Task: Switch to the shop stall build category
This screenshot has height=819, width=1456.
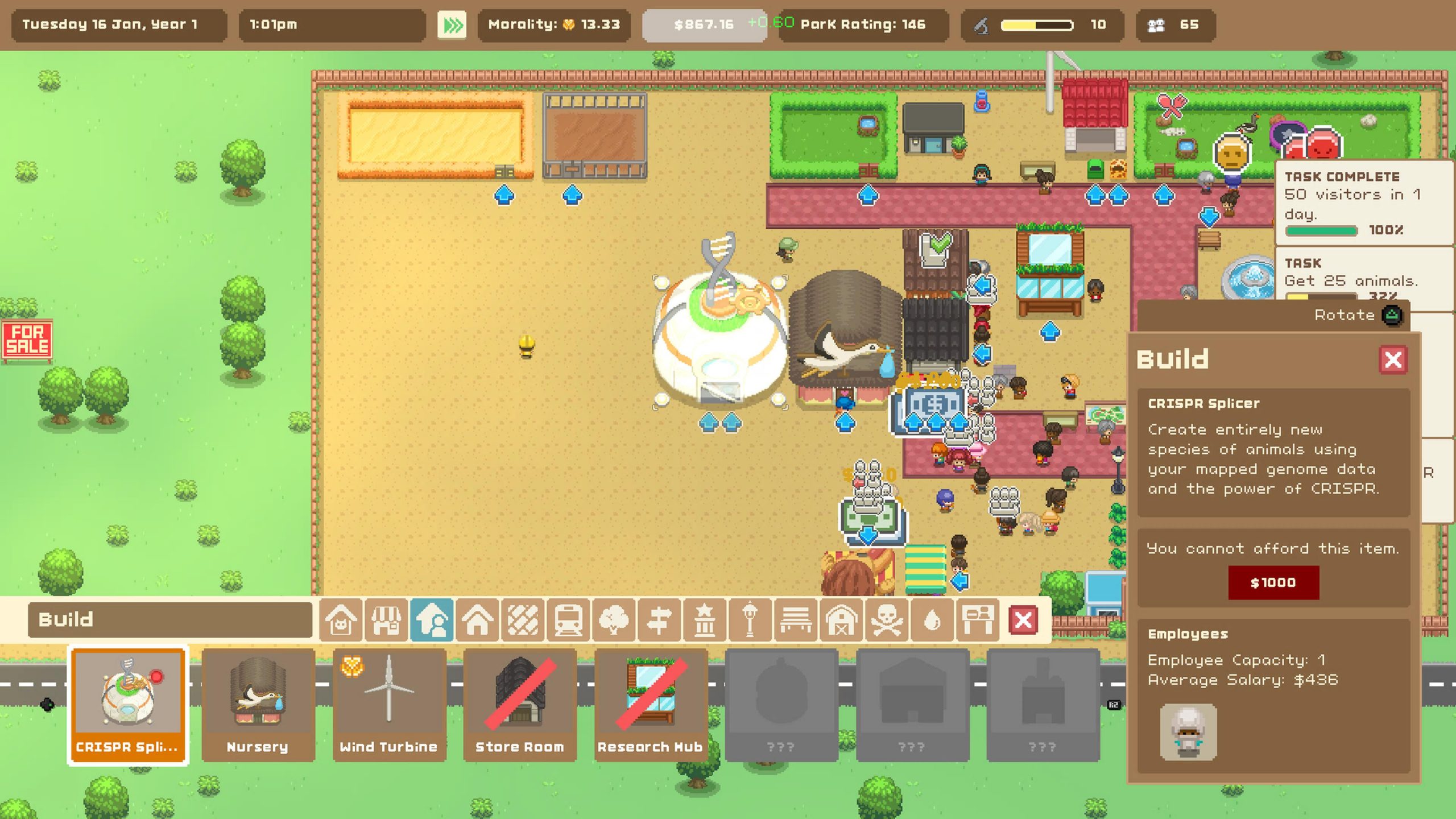Action: tap(386, 619)
